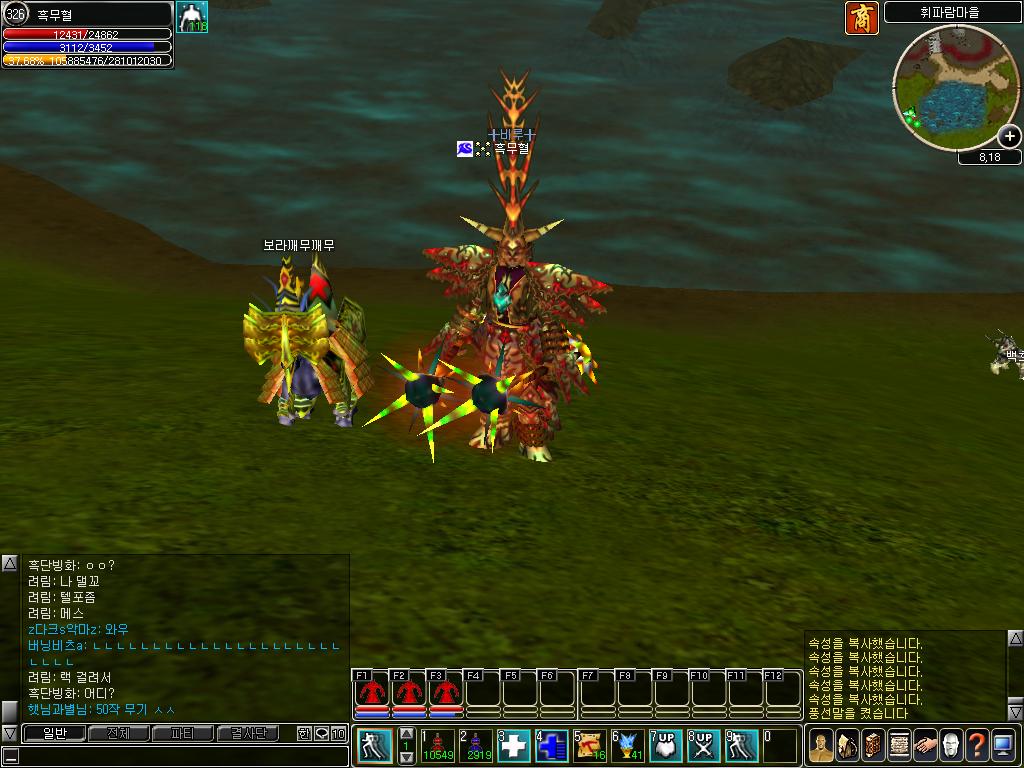Toggle the 한 language input button
Screen dimensions: 1024x768
coord(304,734)
